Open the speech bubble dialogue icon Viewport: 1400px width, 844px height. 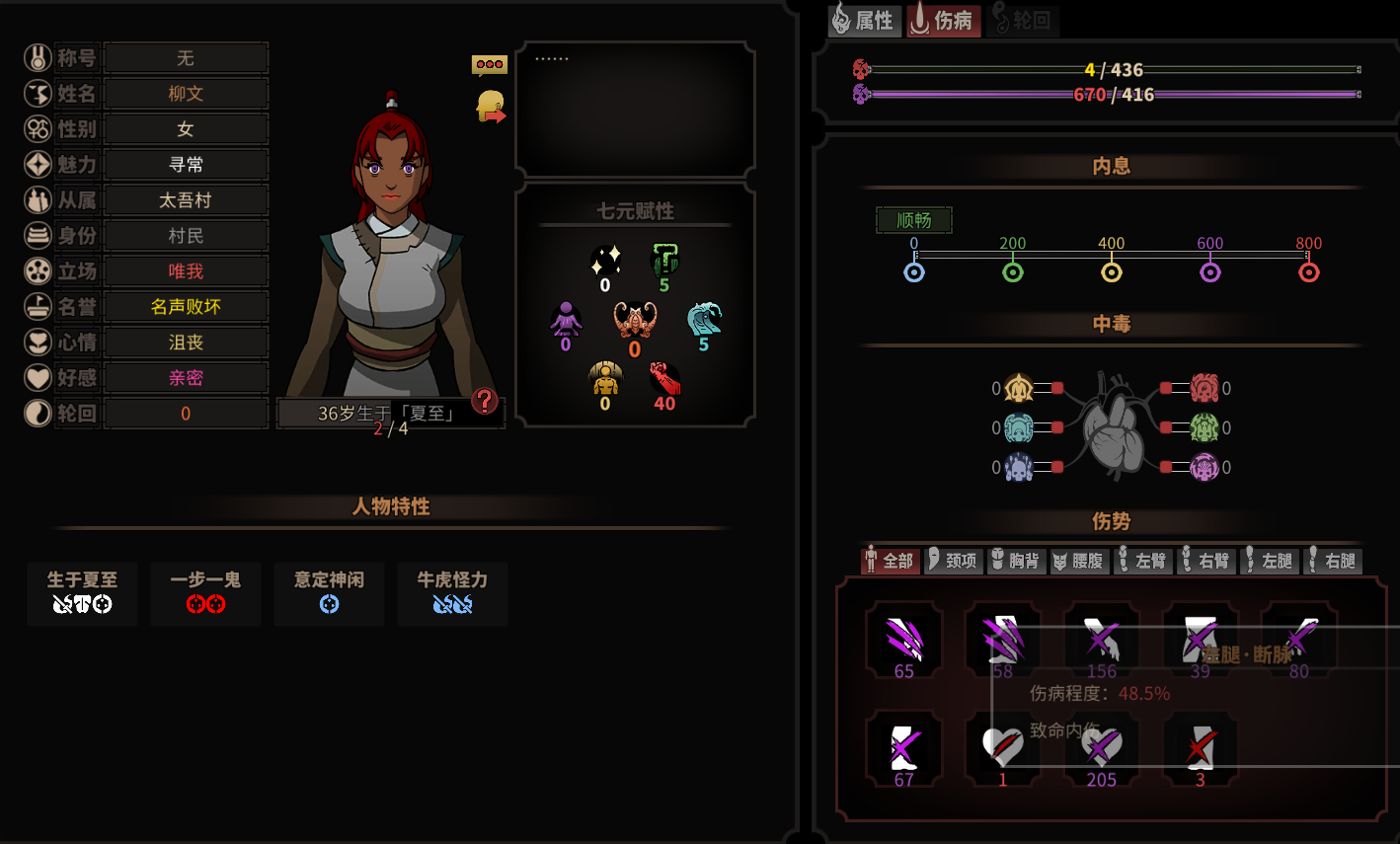[490, 65]
